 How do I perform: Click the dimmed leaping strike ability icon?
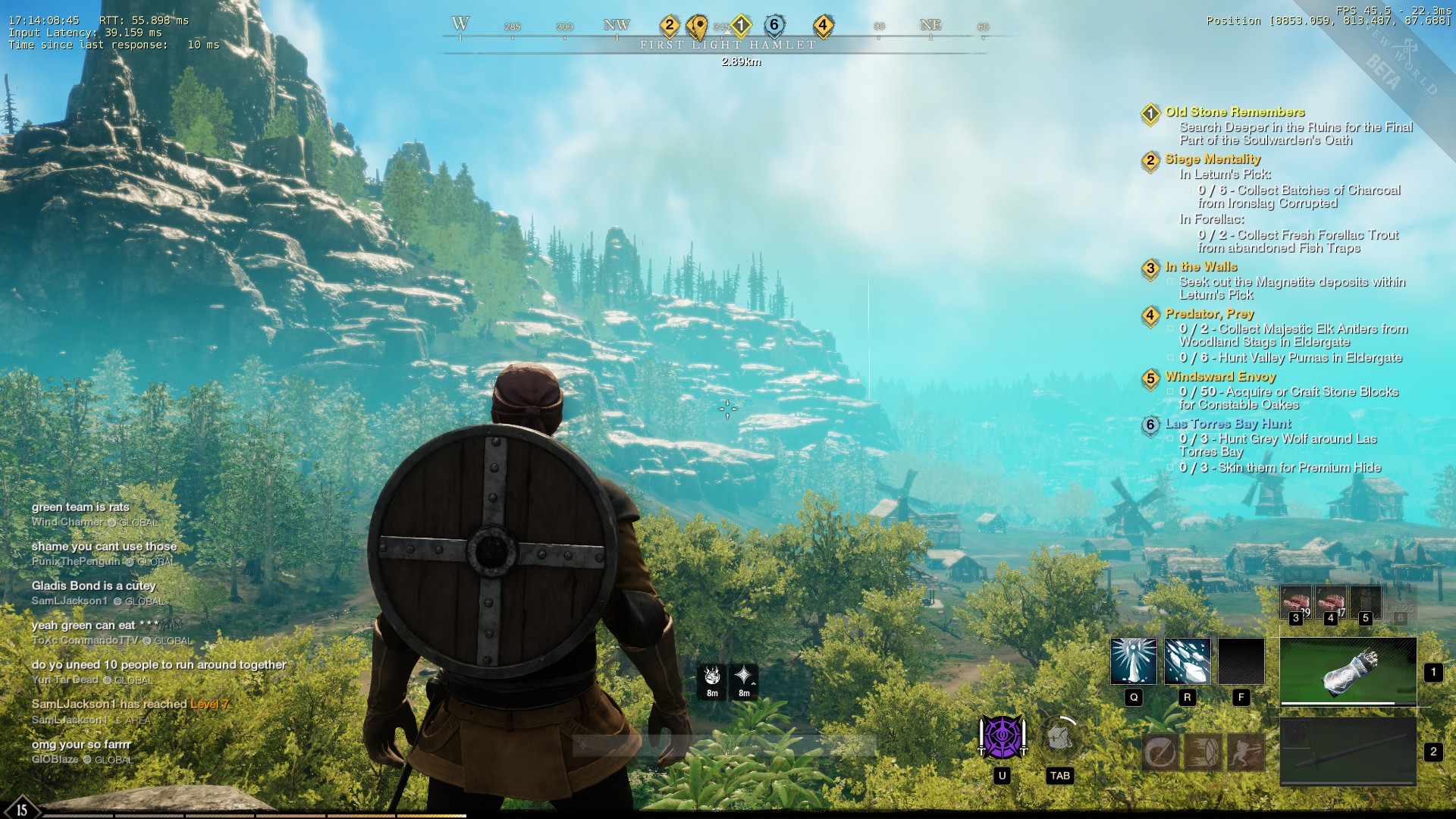click(x=1246, y=752)
